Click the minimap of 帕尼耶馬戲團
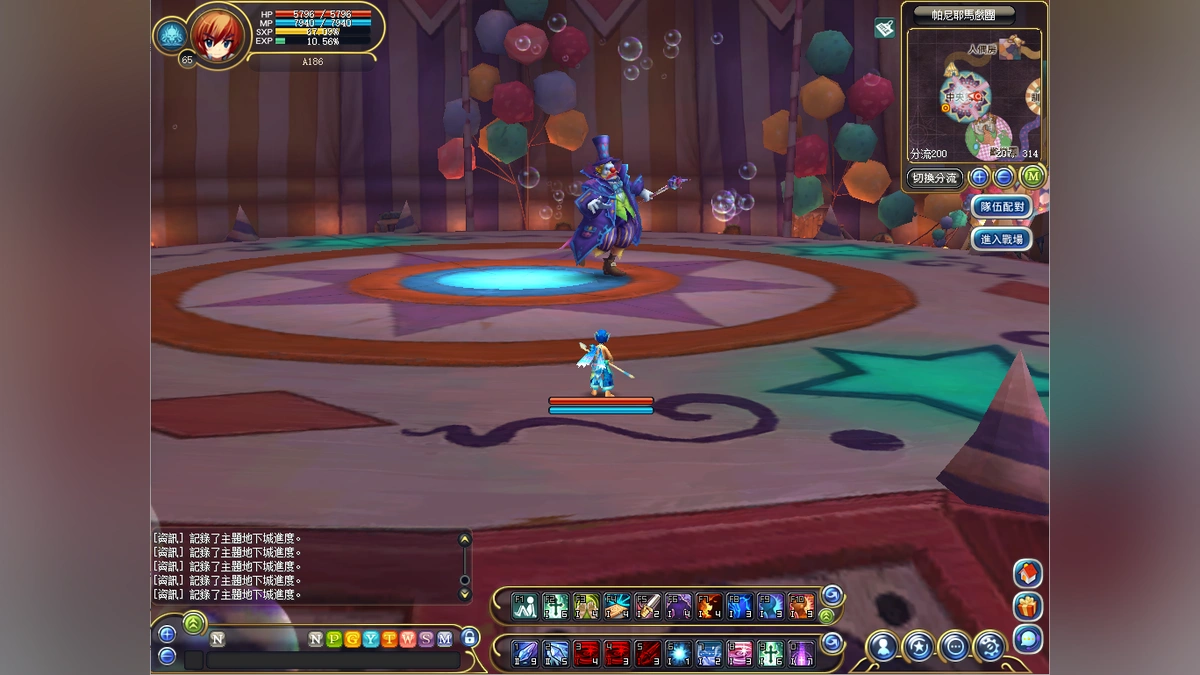The width and height of the screenshot is (1200, 675). tap(974, 95)
